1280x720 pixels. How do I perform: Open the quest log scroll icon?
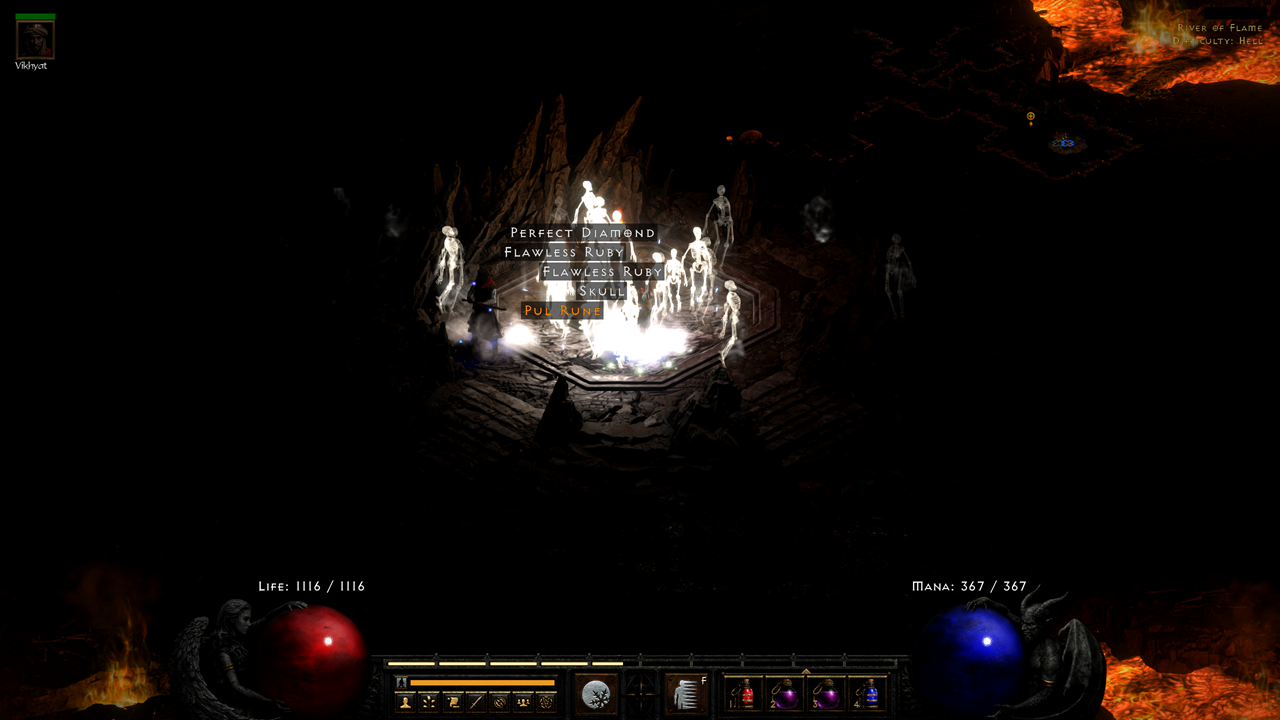452,701
